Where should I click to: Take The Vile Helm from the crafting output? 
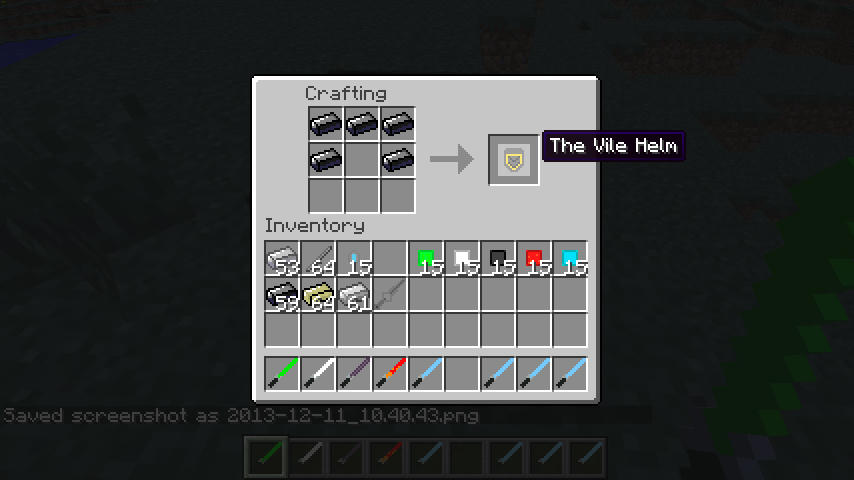[514, 160]
